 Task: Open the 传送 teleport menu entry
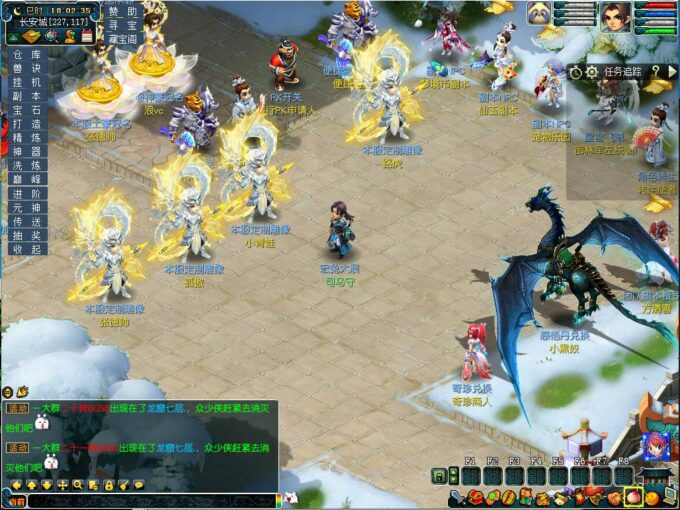tap(28, 221)
